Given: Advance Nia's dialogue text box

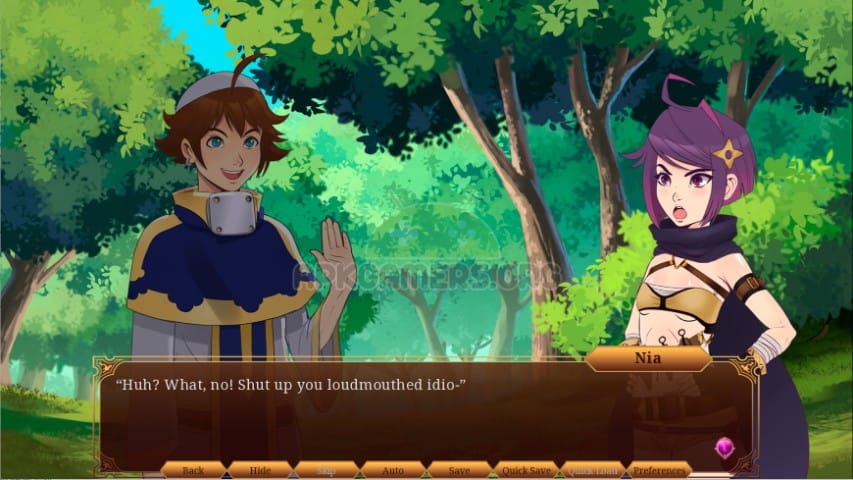Looking at the screenshot, I should tap(420, 415).
